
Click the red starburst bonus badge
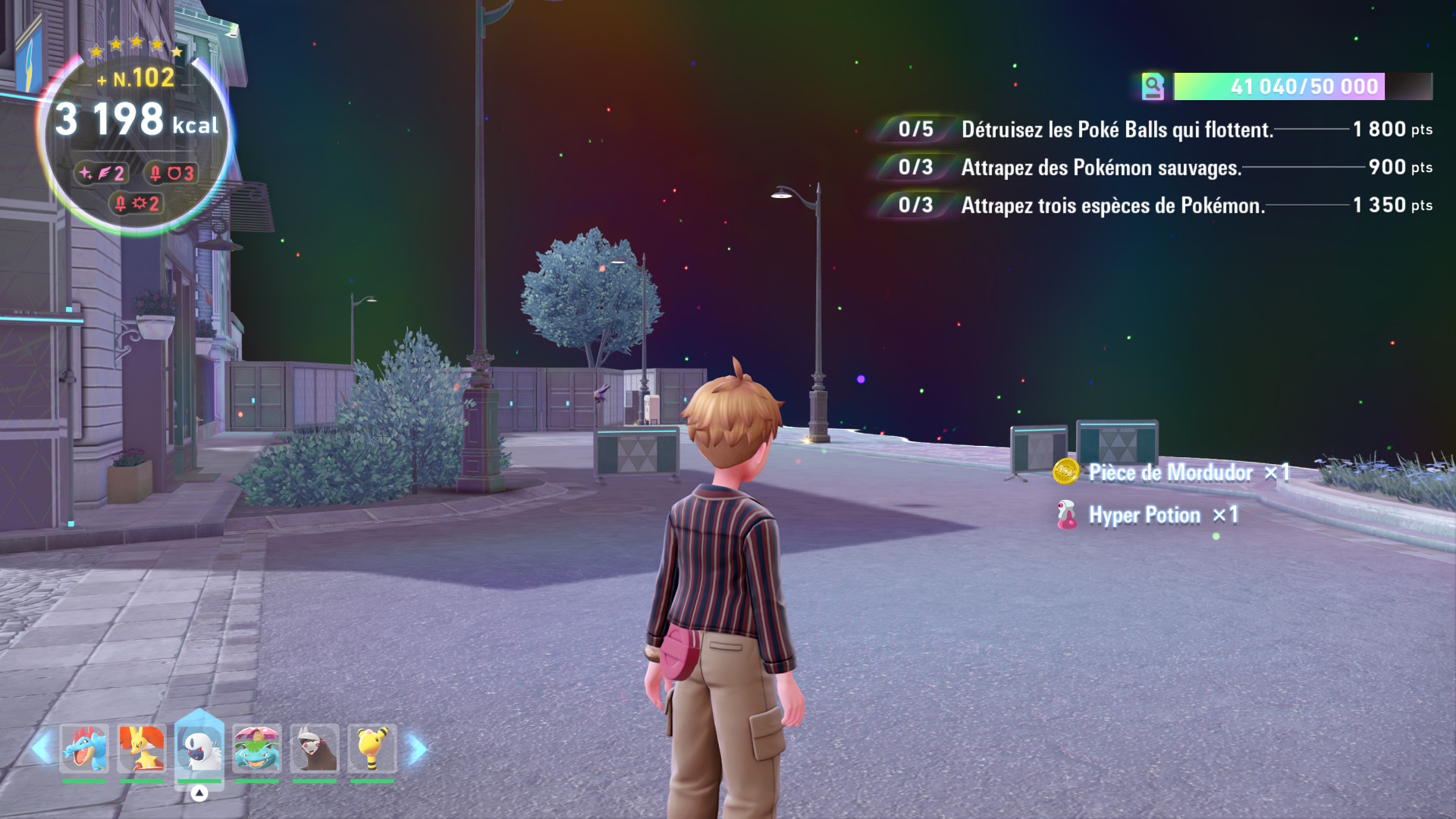136,203
